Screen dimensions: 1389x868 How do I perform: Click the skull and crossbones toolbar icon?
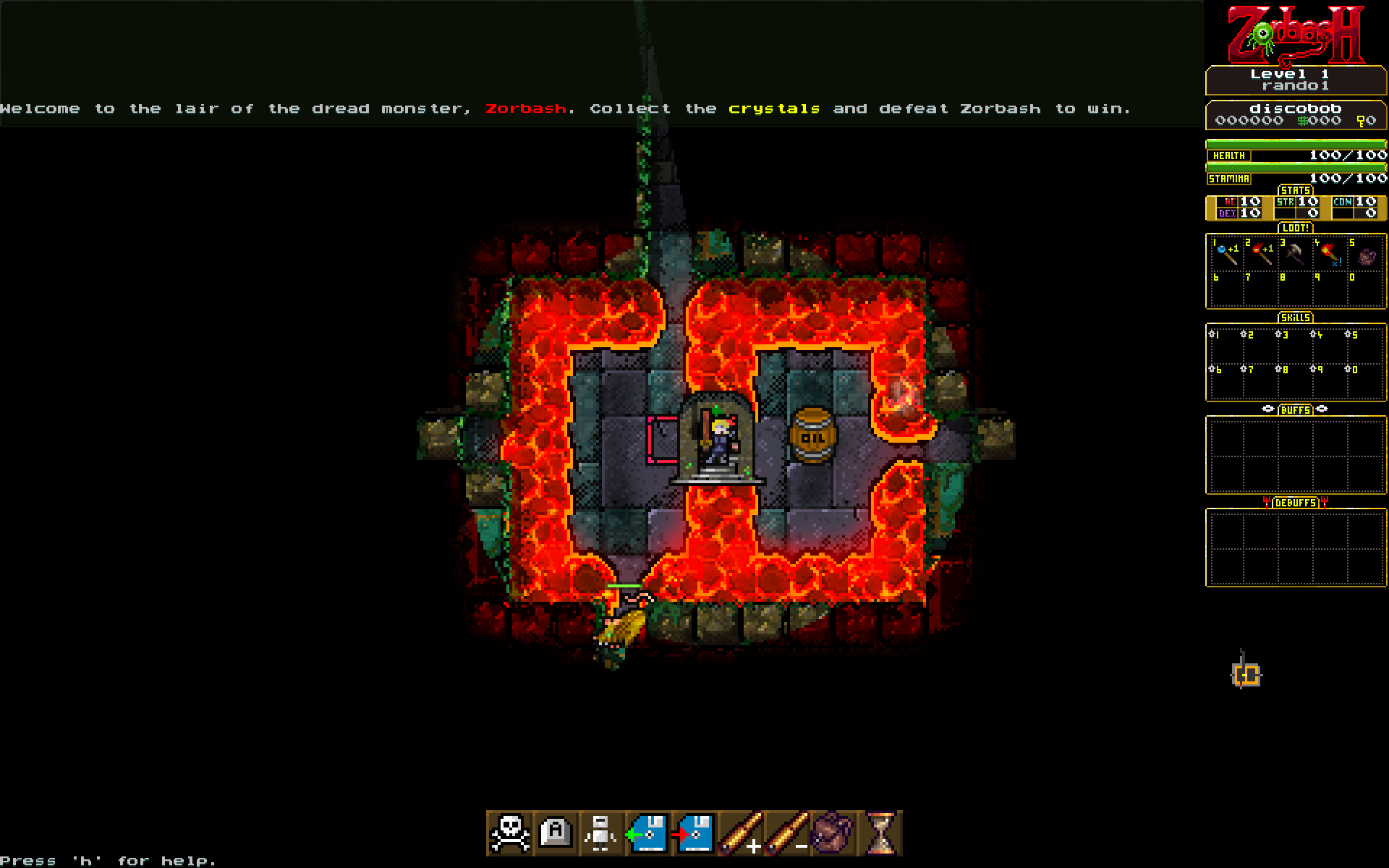click(510, 833)
